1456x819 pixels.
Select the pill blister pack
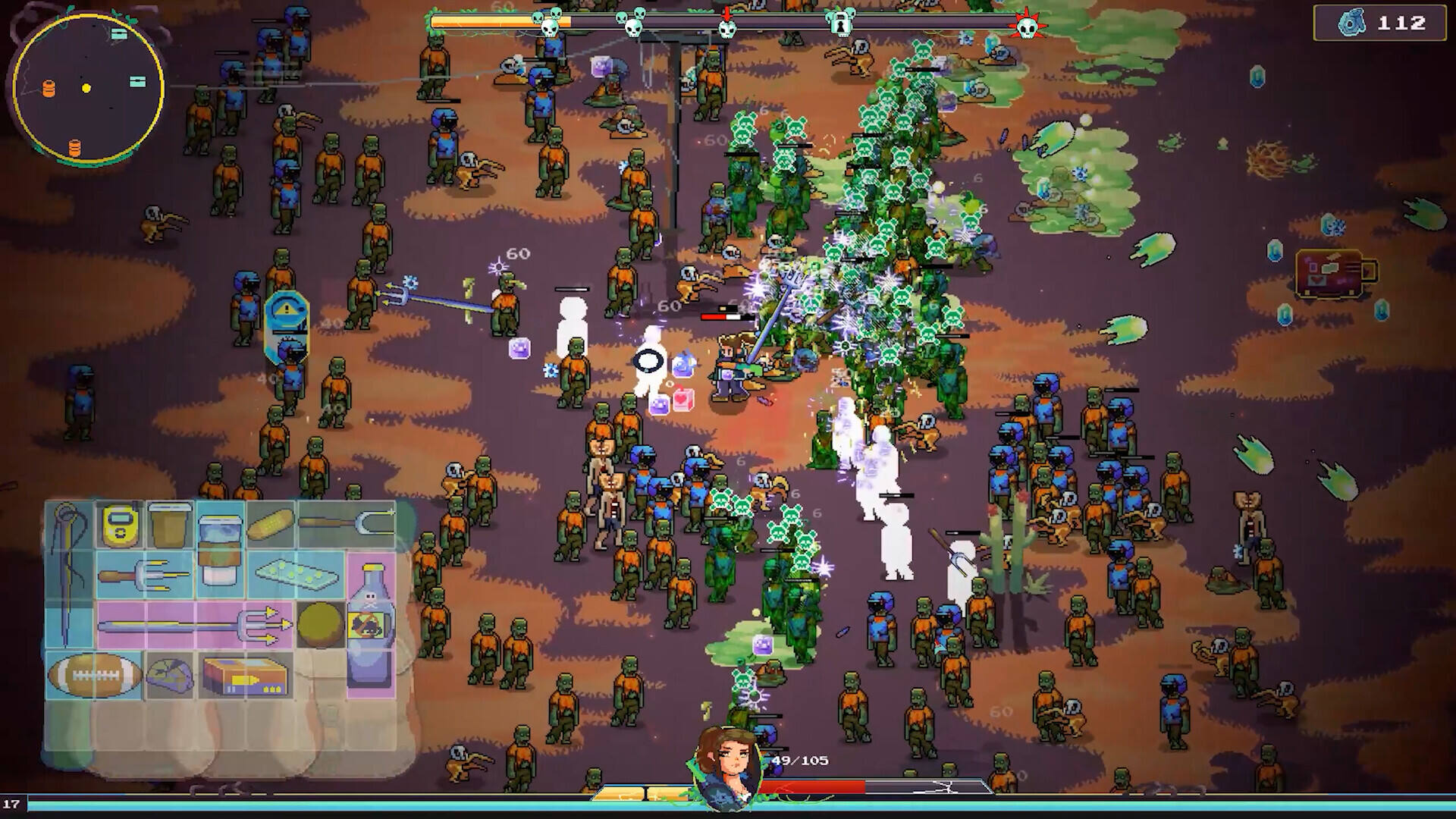click(295, 576)
